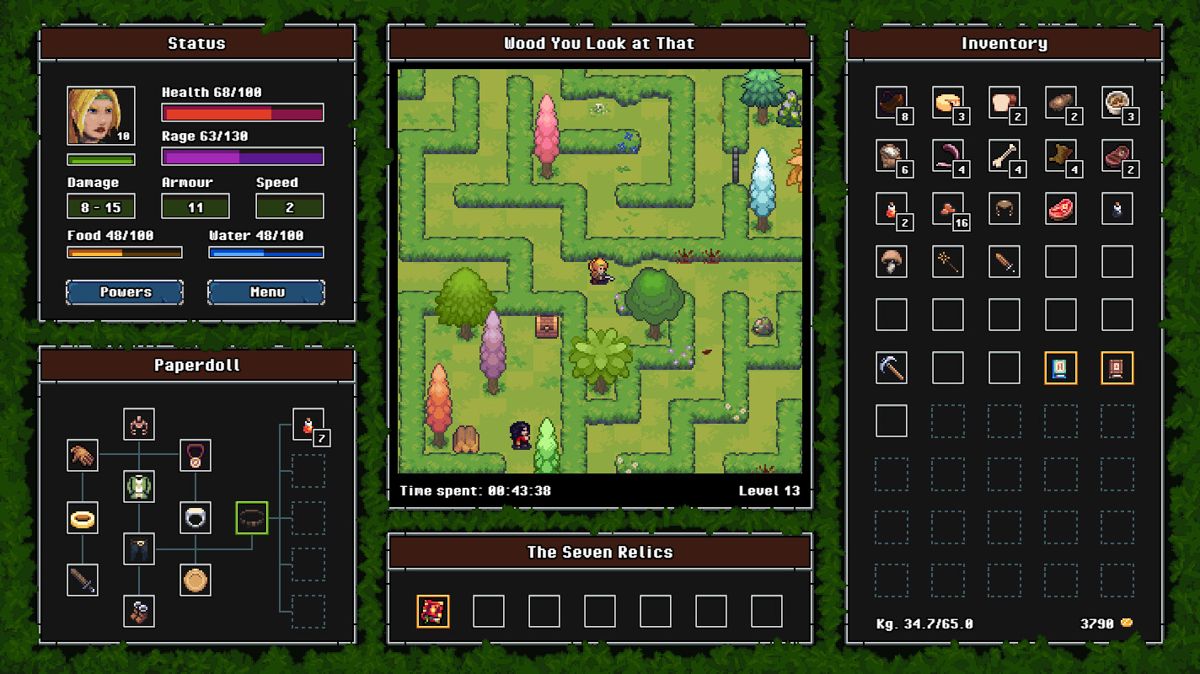Screen dimensions: 1200x674
Task: Select the equipped amulet slot
Action: click(x=195, y=456)
